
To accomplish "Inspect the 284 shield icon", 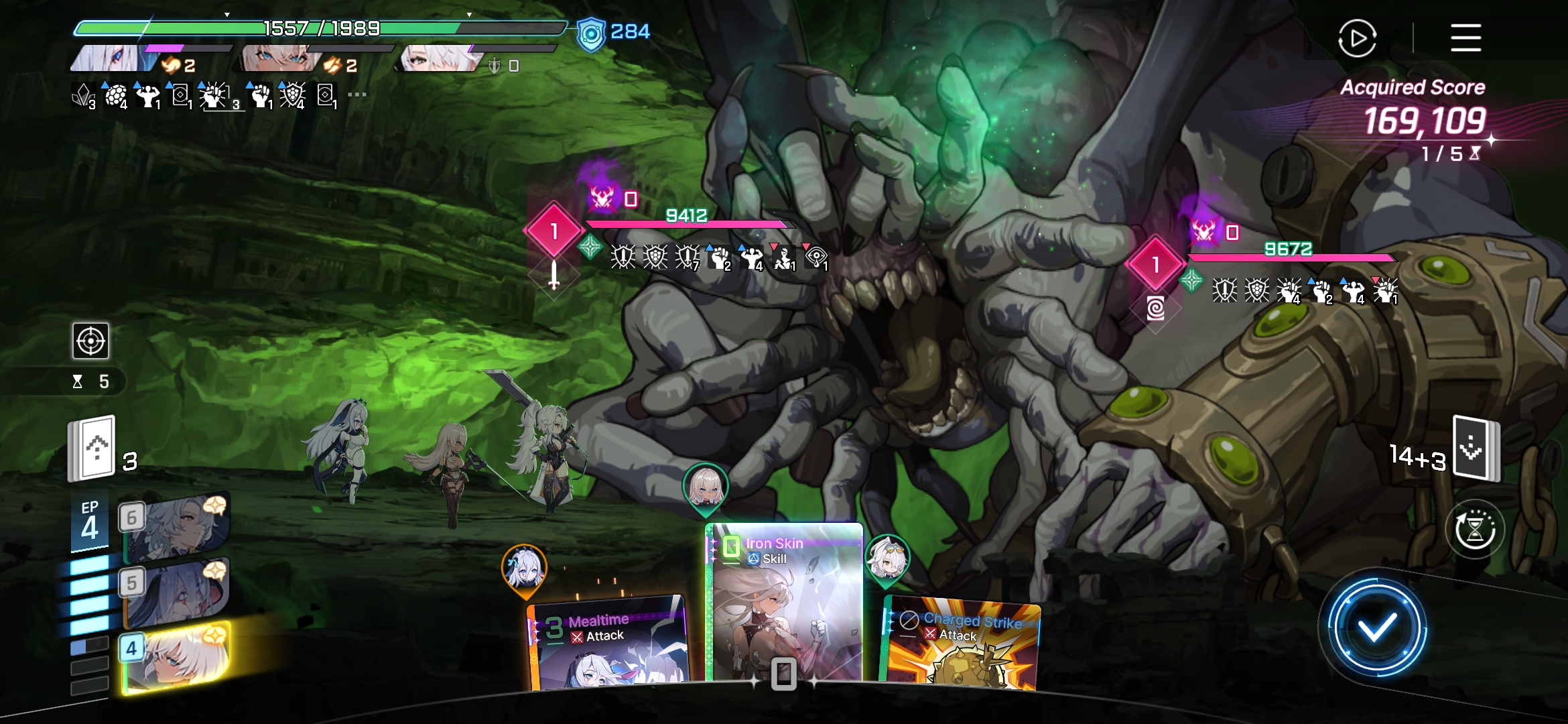I will click(x=591, y=34).
